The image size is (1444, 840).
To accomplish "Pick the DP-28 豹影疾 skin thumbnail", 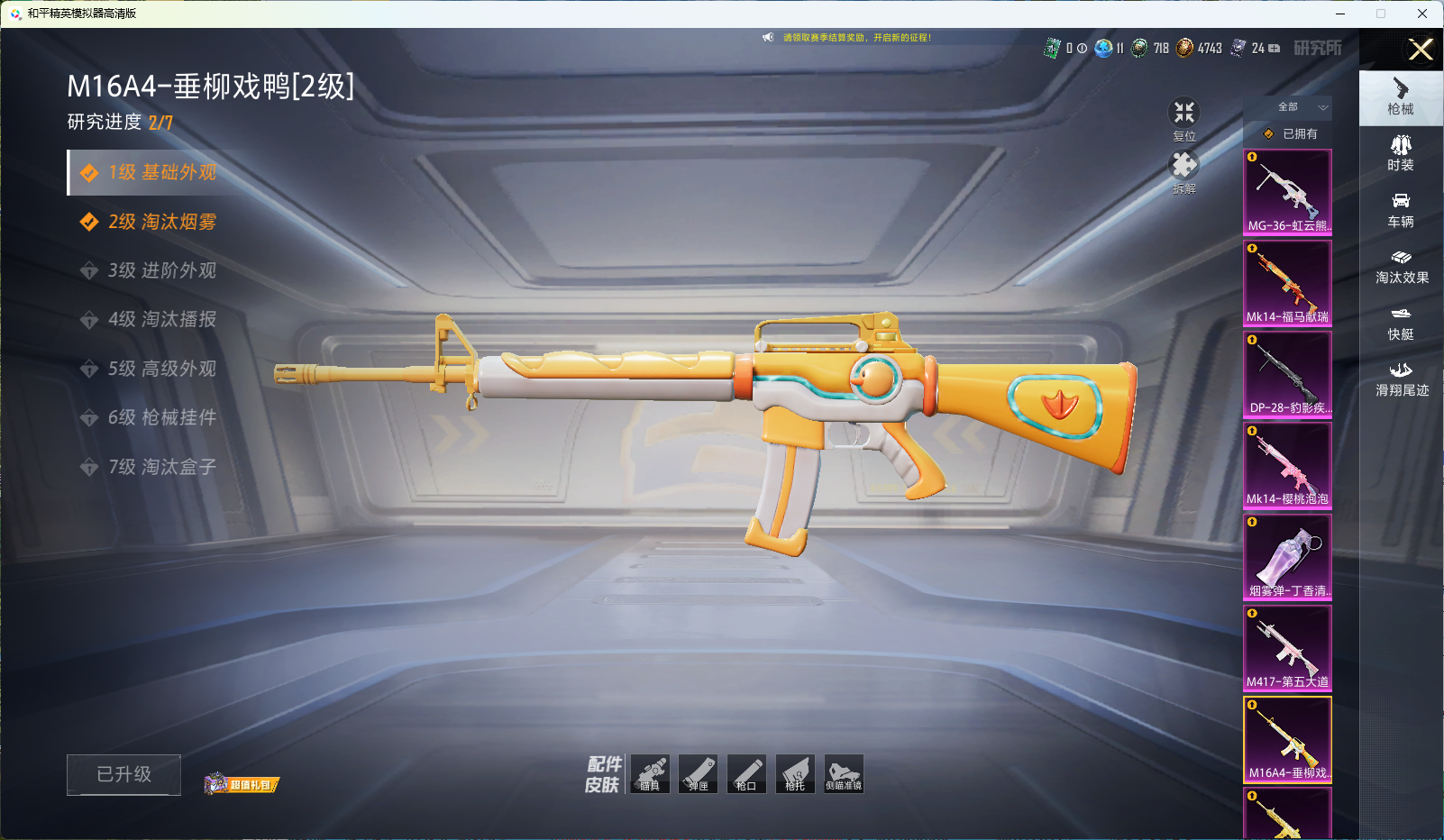I will tap(1287, 374).
